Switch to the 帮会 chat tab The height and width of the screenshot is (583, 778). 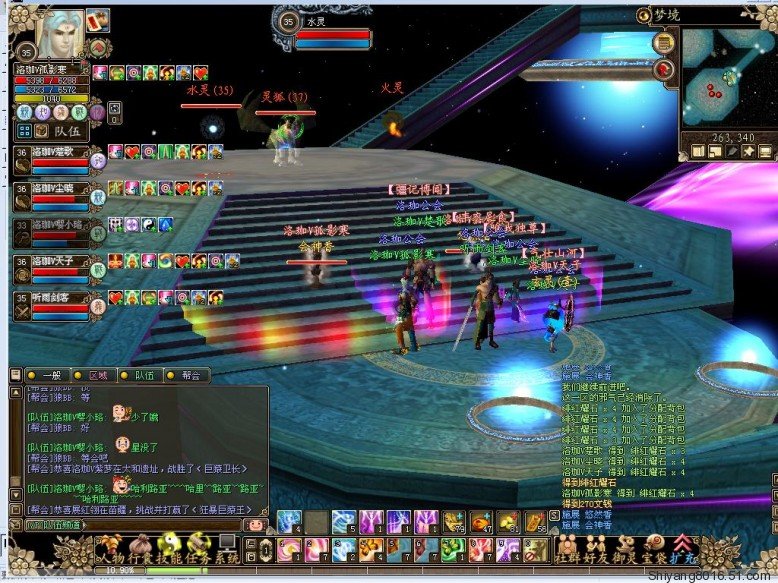point(189,375)
